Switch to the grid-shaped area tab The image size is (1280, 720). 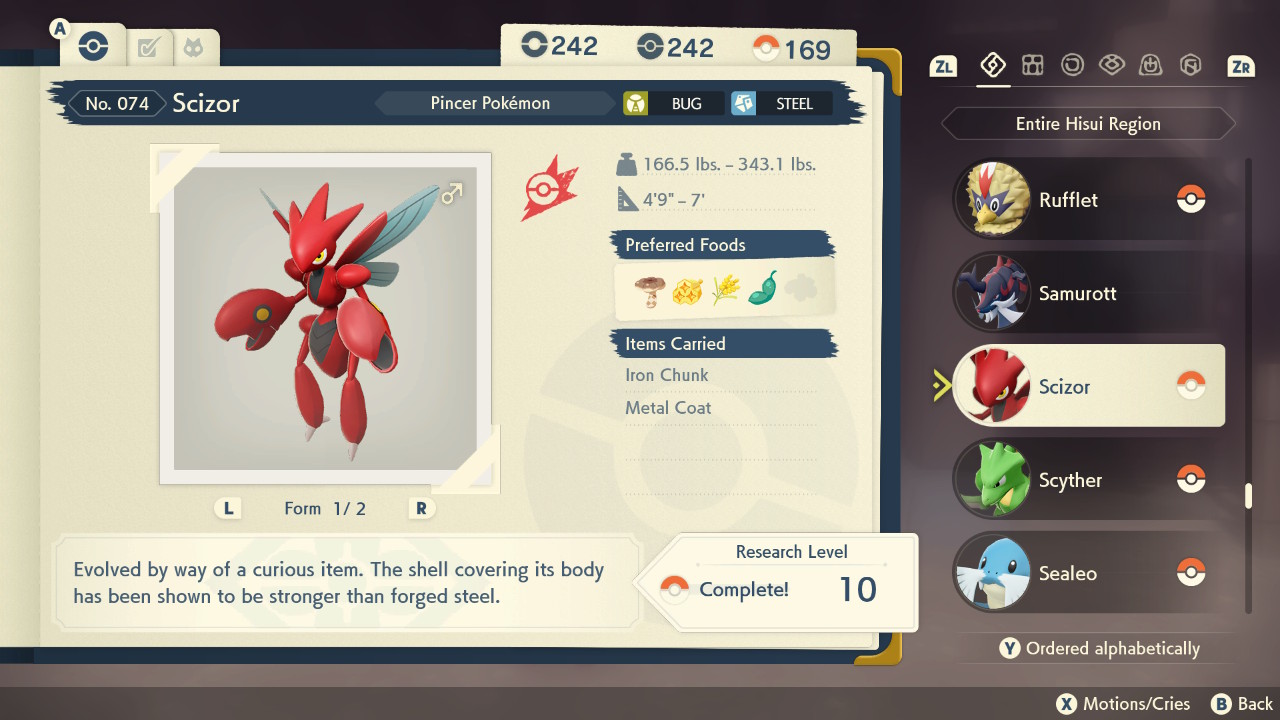tap(1032, 65)
